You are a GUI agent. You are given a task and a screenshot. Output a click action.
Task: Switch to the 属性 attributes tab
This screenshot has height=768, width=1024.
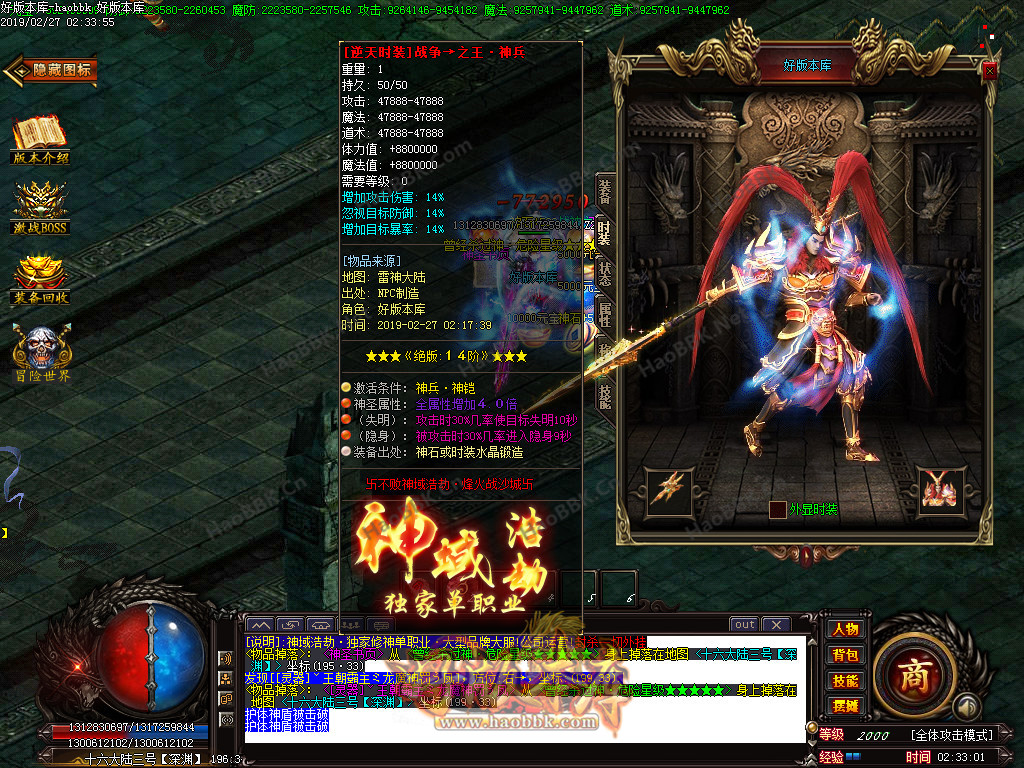click(x=604, y=314)
